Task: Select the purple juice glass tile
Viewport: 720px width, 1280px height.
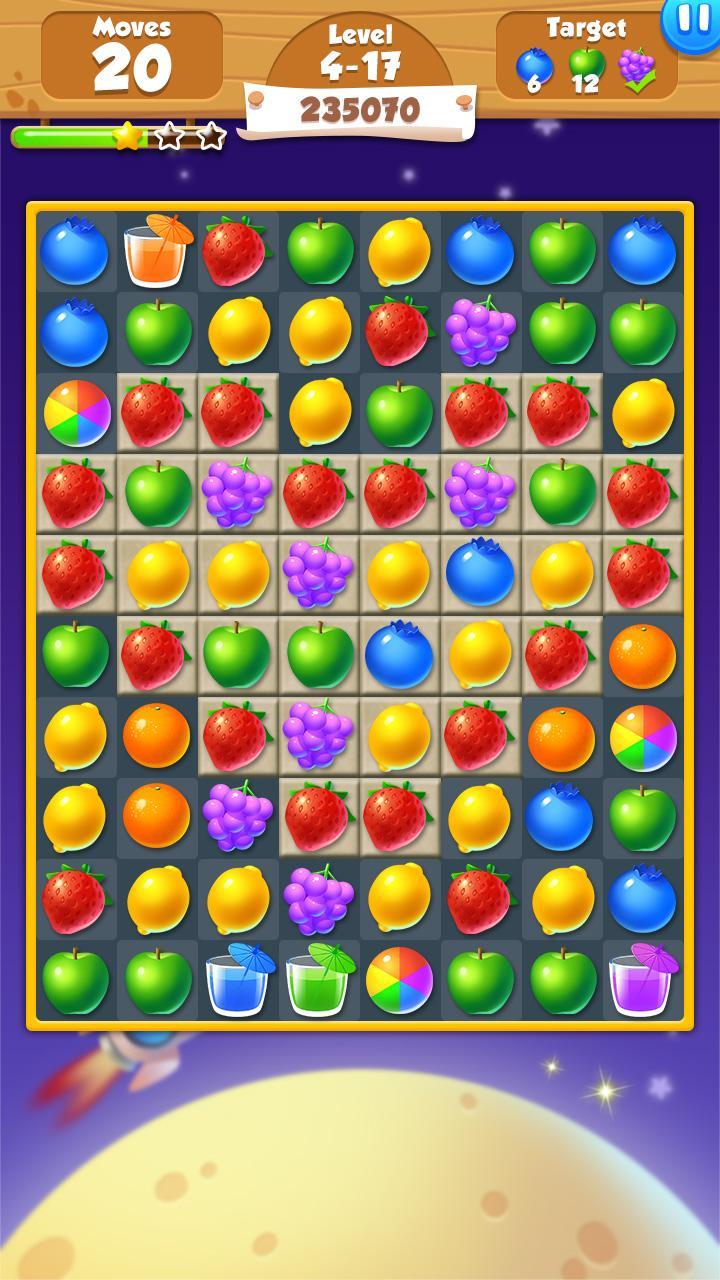Action: coord(642,980)
